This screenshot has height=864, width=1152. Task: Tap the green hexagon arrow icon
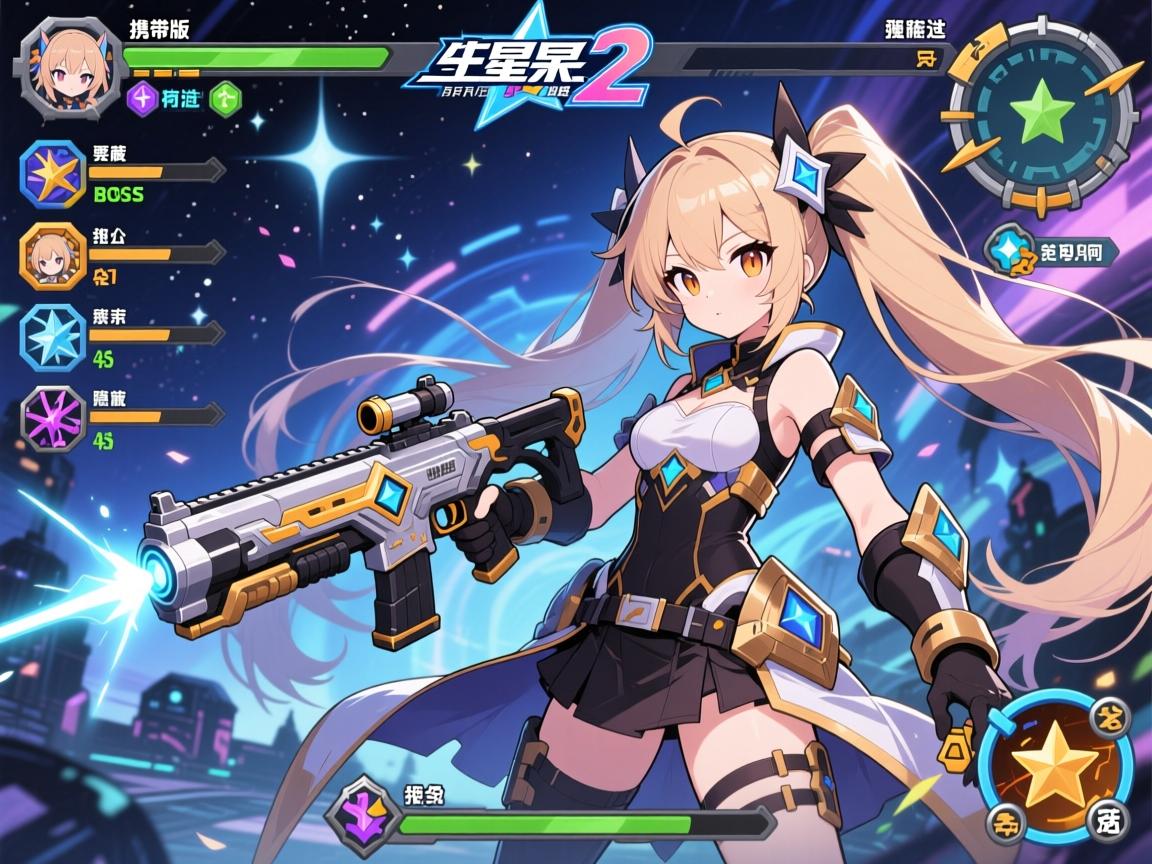[226, 99]
